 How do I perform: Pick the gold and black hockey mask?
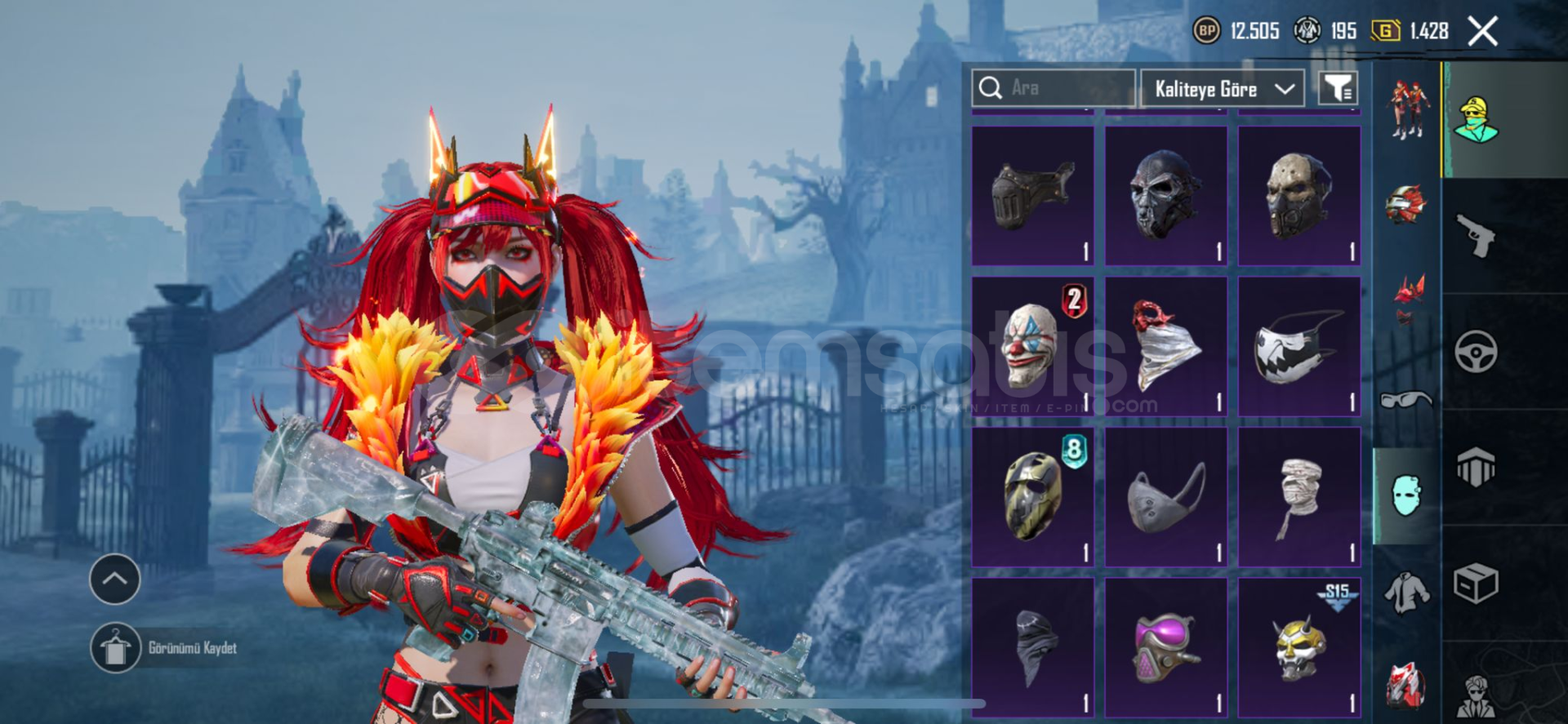click(1033, 496)
